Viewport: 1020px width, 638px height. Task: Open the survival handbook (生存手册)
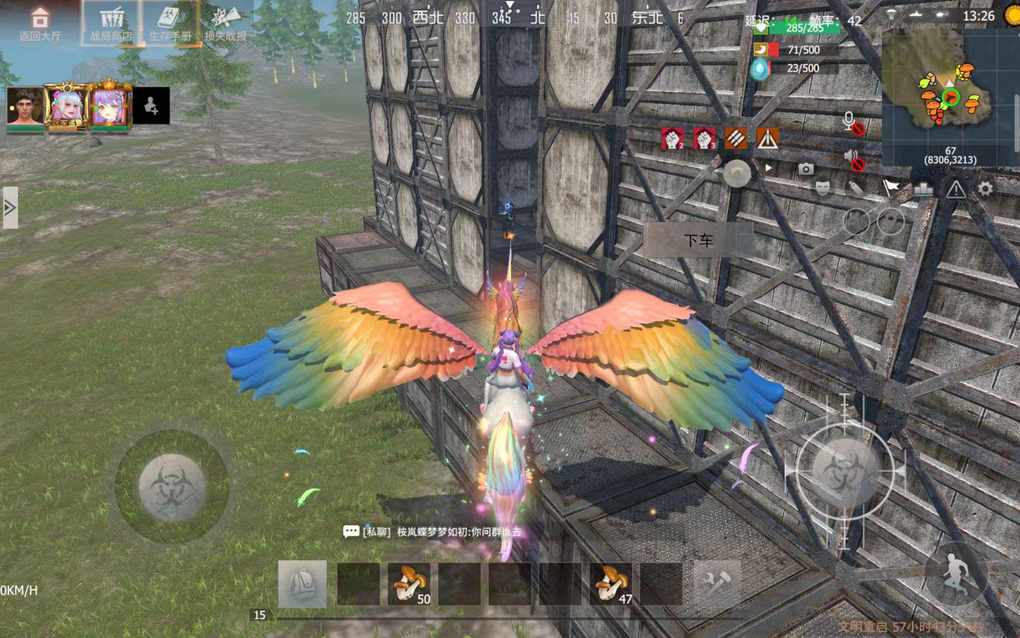169,22
